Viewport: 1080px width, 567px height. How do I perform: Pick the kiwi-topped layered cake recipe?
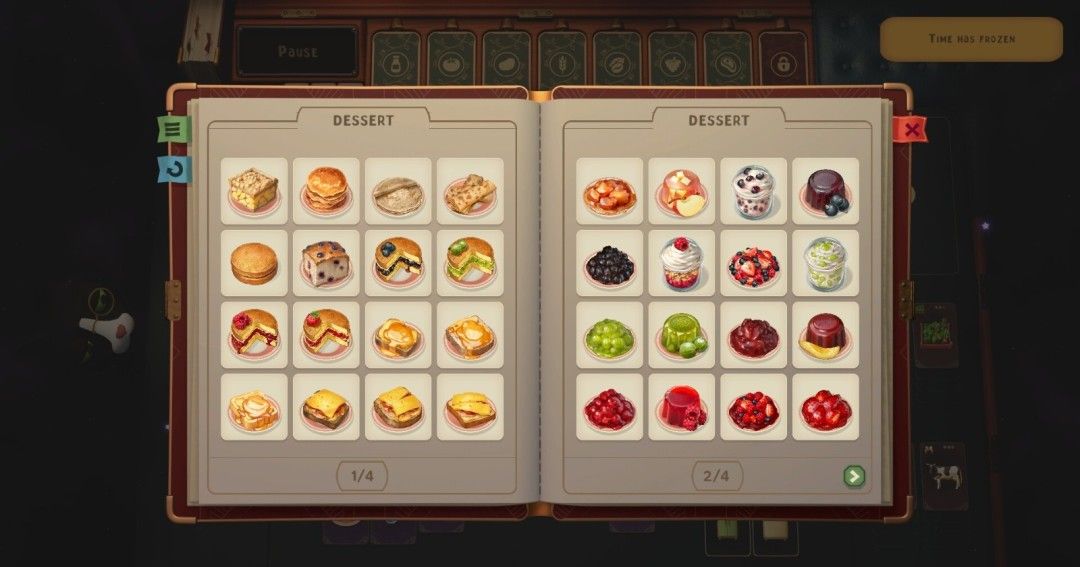pos(470,263)
